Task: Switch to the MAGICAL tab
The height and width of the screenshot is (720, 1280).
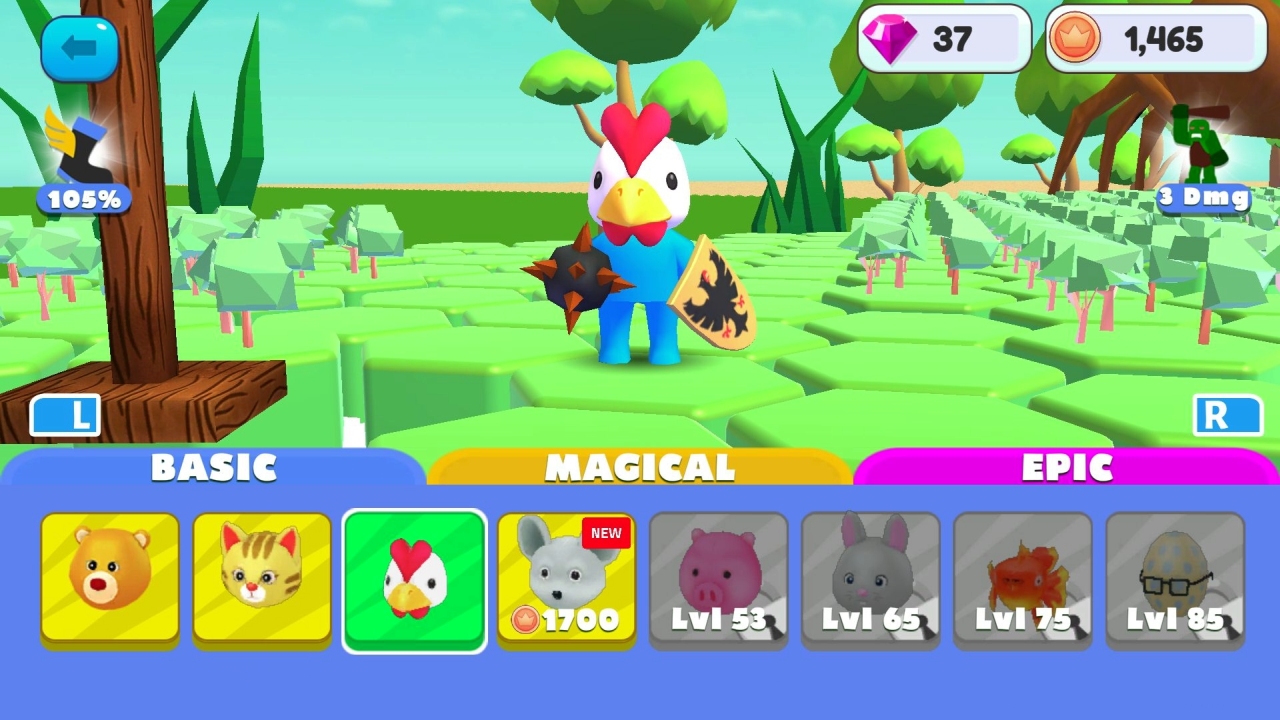Action: (x=639, y=466)
